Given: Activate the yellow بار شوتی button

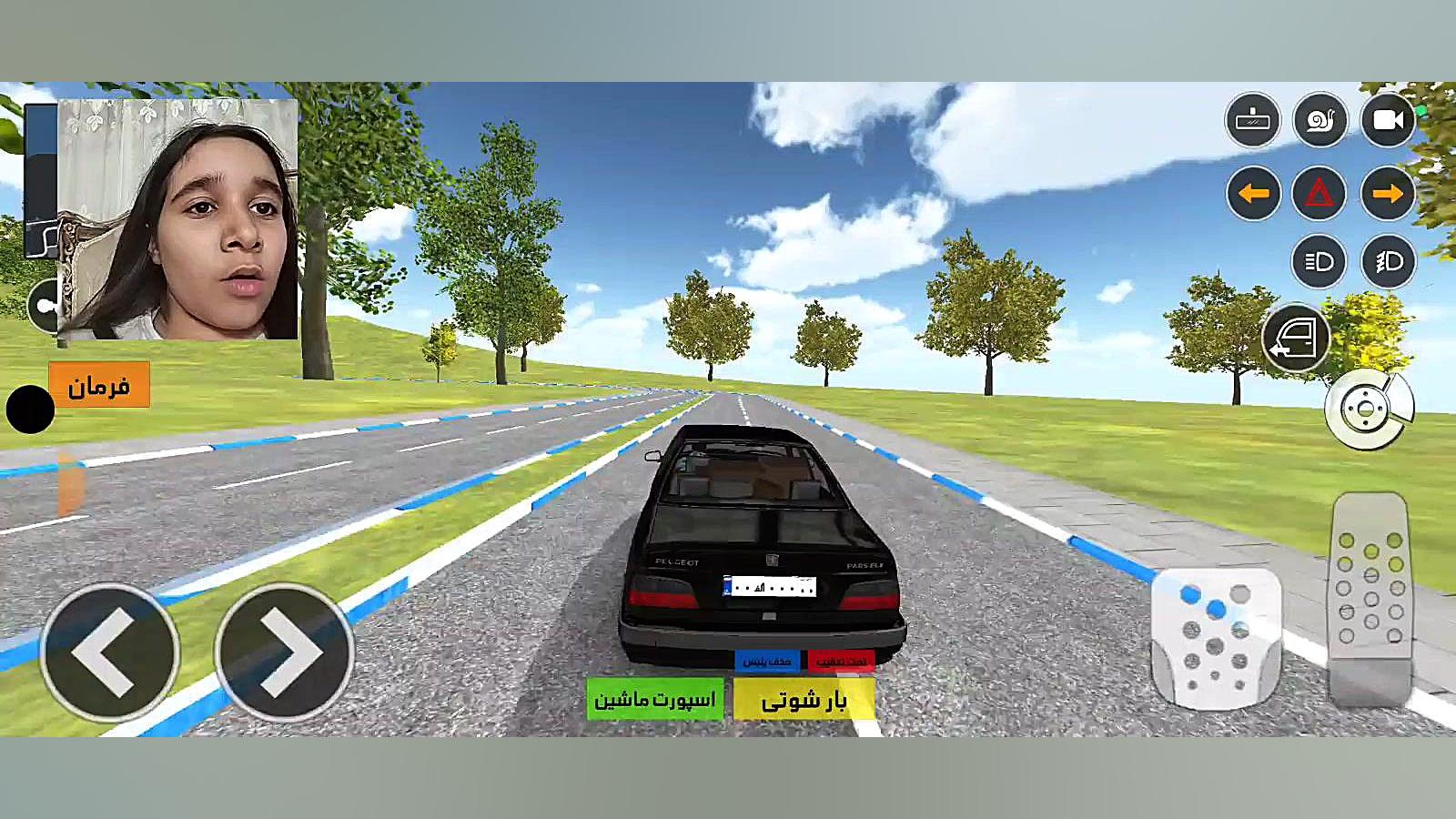Looking at the screenshot, I should [804, 699].
